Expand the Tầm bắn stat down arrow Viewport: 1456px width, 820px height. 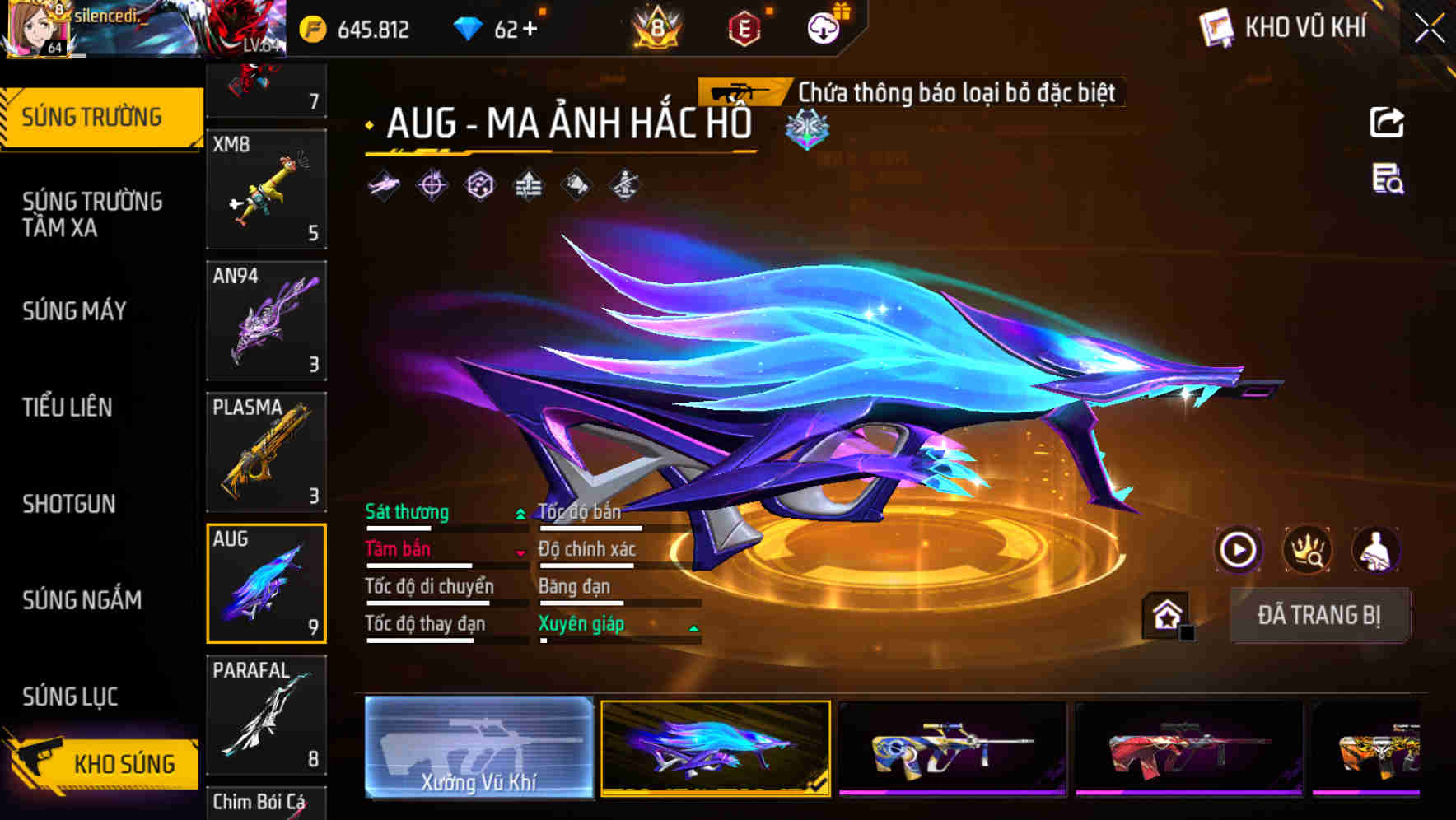(x=519, y=552)
